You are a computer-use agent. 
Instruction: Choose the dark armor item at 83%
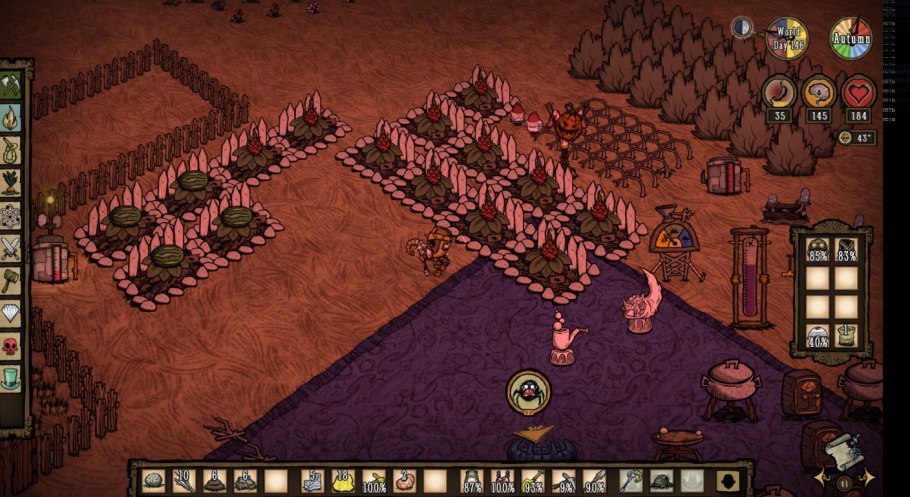[x=847, y=250]
